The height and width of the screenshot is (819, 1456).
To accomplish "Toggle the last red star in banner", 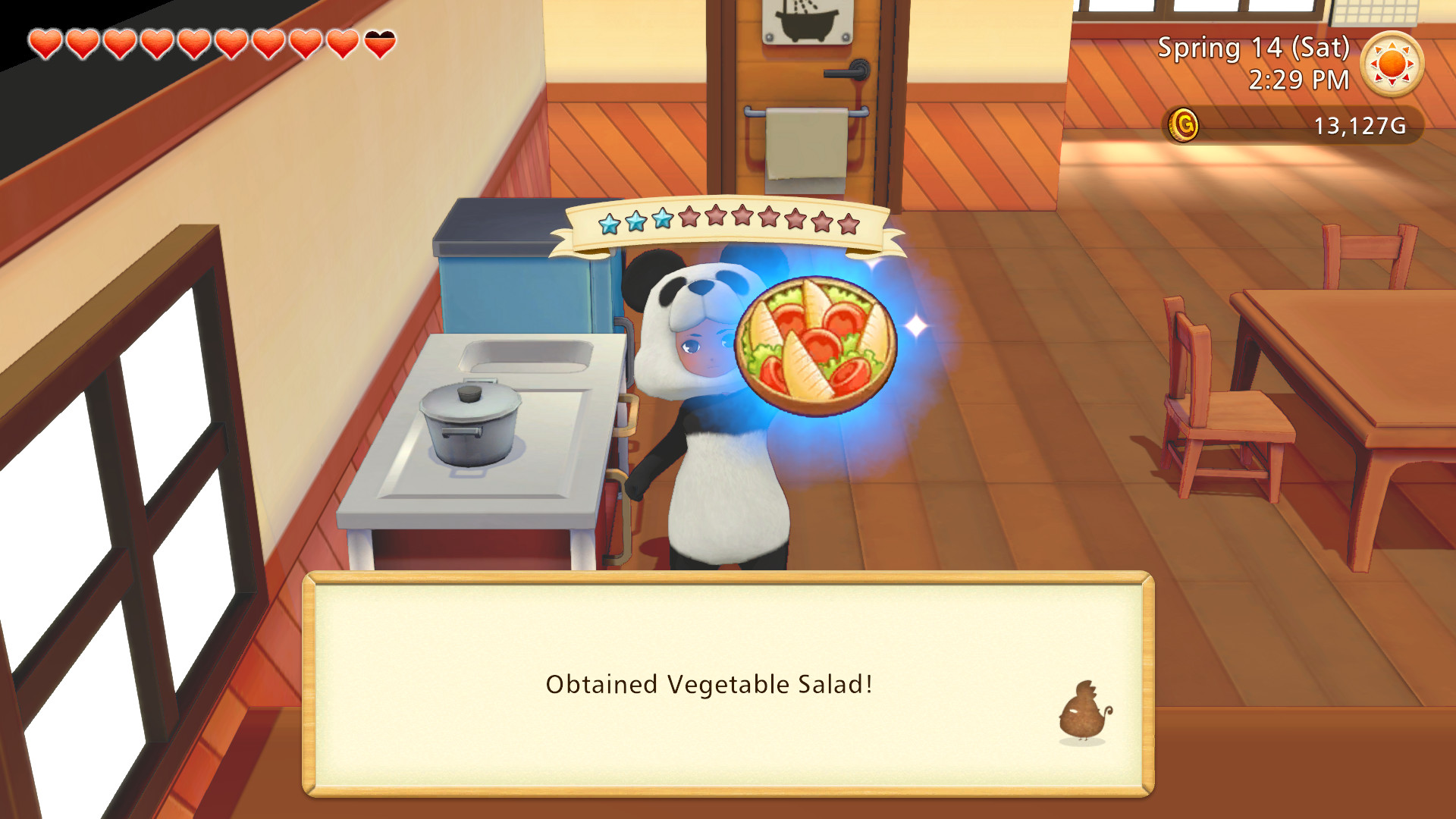I will pos(849,224).
